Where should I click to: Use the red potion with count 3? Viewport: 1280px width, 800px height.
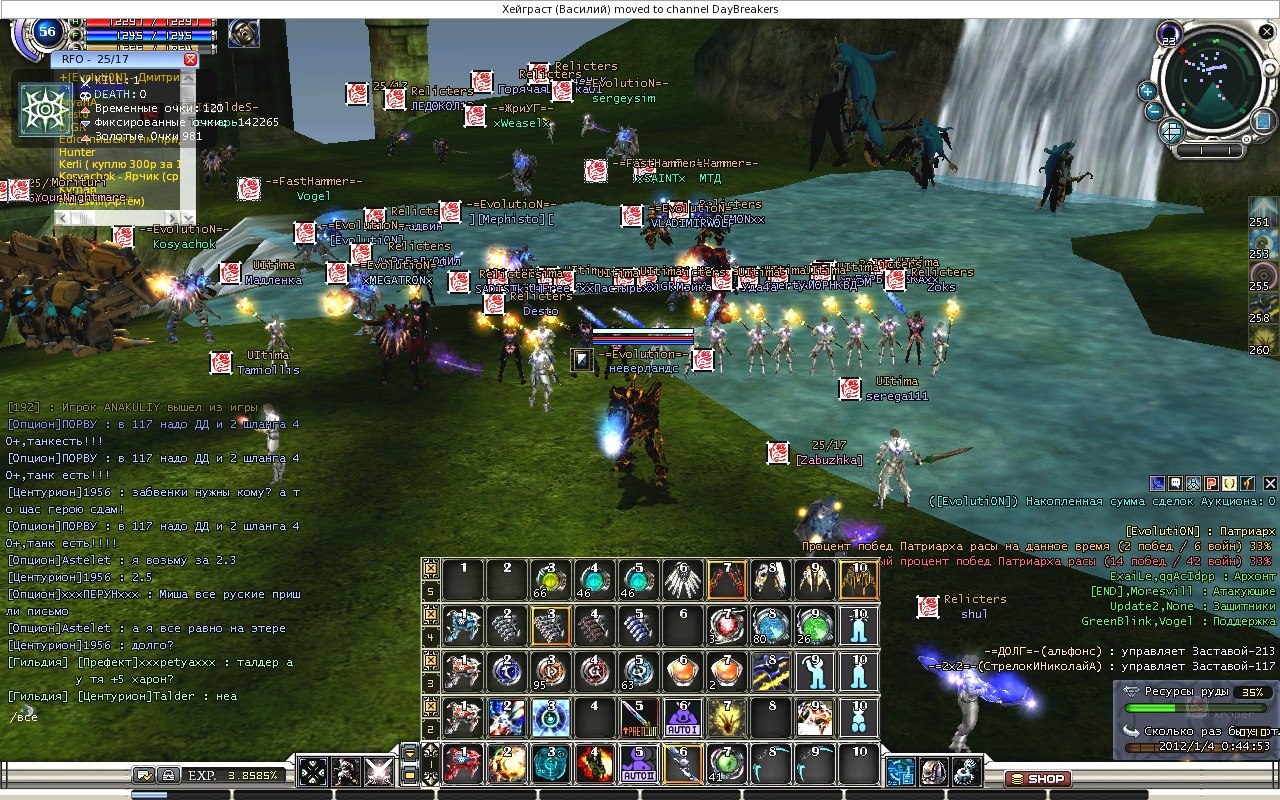pyautogui.click(x=727, y=626)
